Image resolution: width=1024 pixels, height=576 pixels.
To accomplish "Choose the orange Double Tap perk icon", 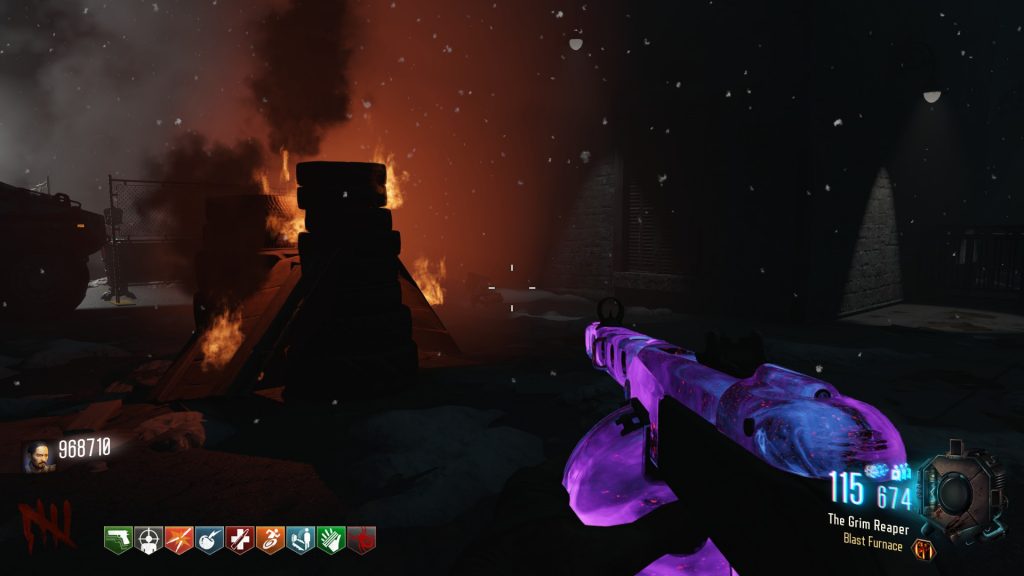I will point(179,539).
